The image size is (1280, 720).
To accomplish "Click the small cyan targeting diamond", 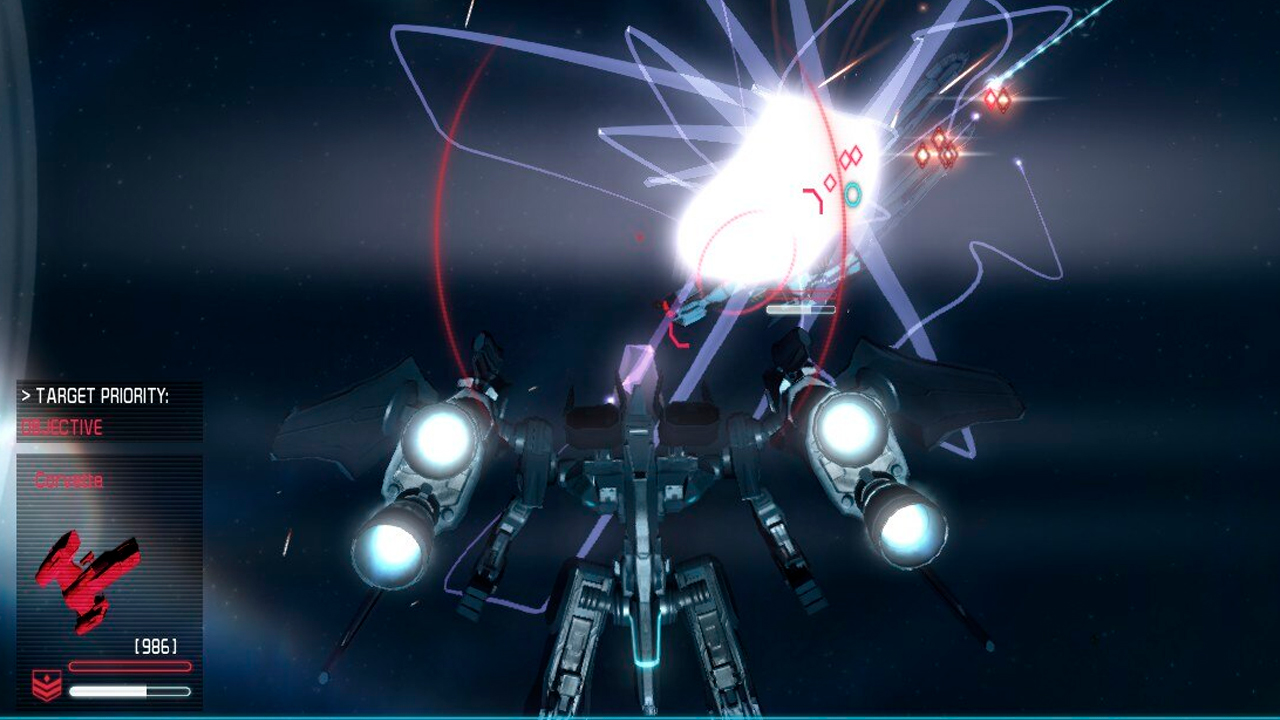I will (852, 194).
